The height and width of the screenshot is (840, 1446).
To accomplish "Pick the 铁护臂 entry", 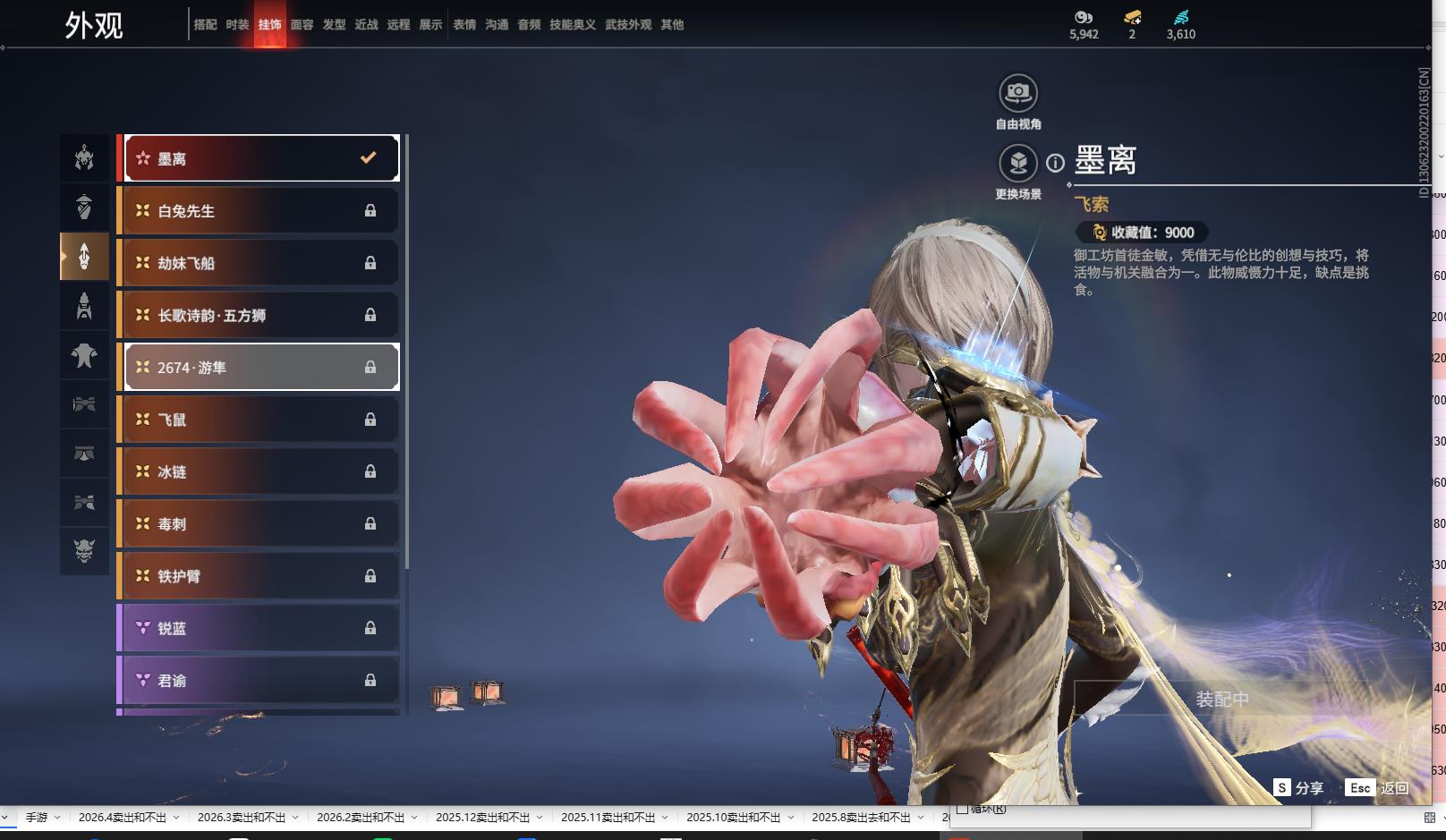I will coord(261,576).
